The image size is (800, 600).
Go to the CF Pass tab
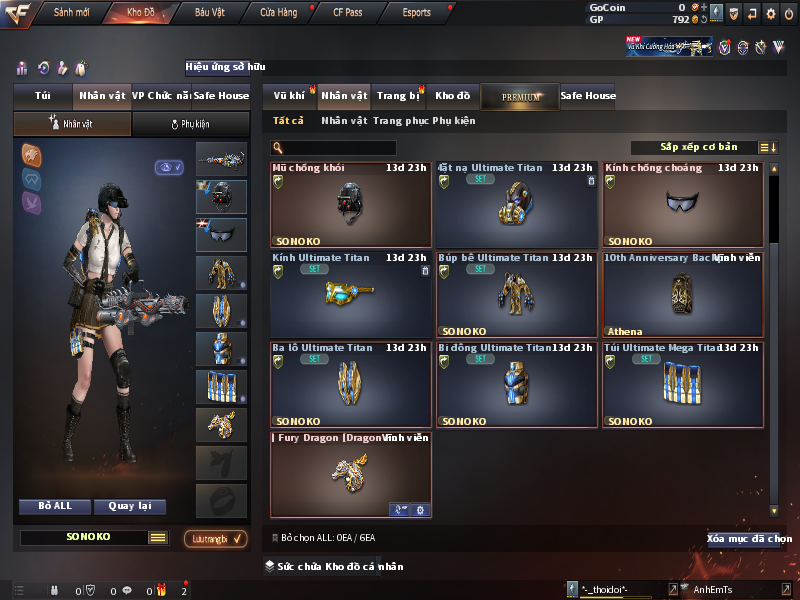pos(349,13)
